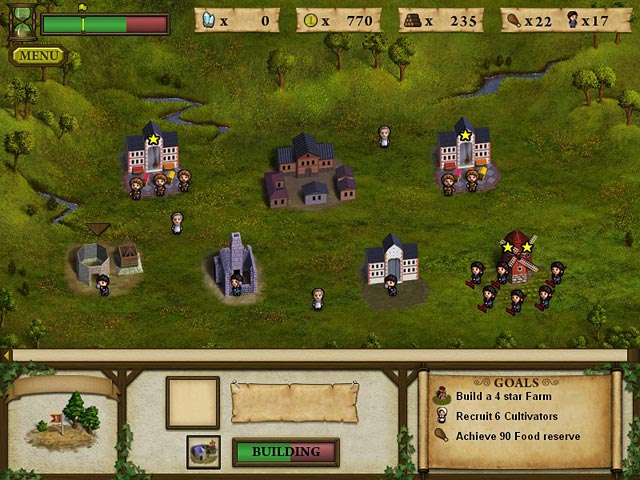Click the BUILDING button

[285, 452]
